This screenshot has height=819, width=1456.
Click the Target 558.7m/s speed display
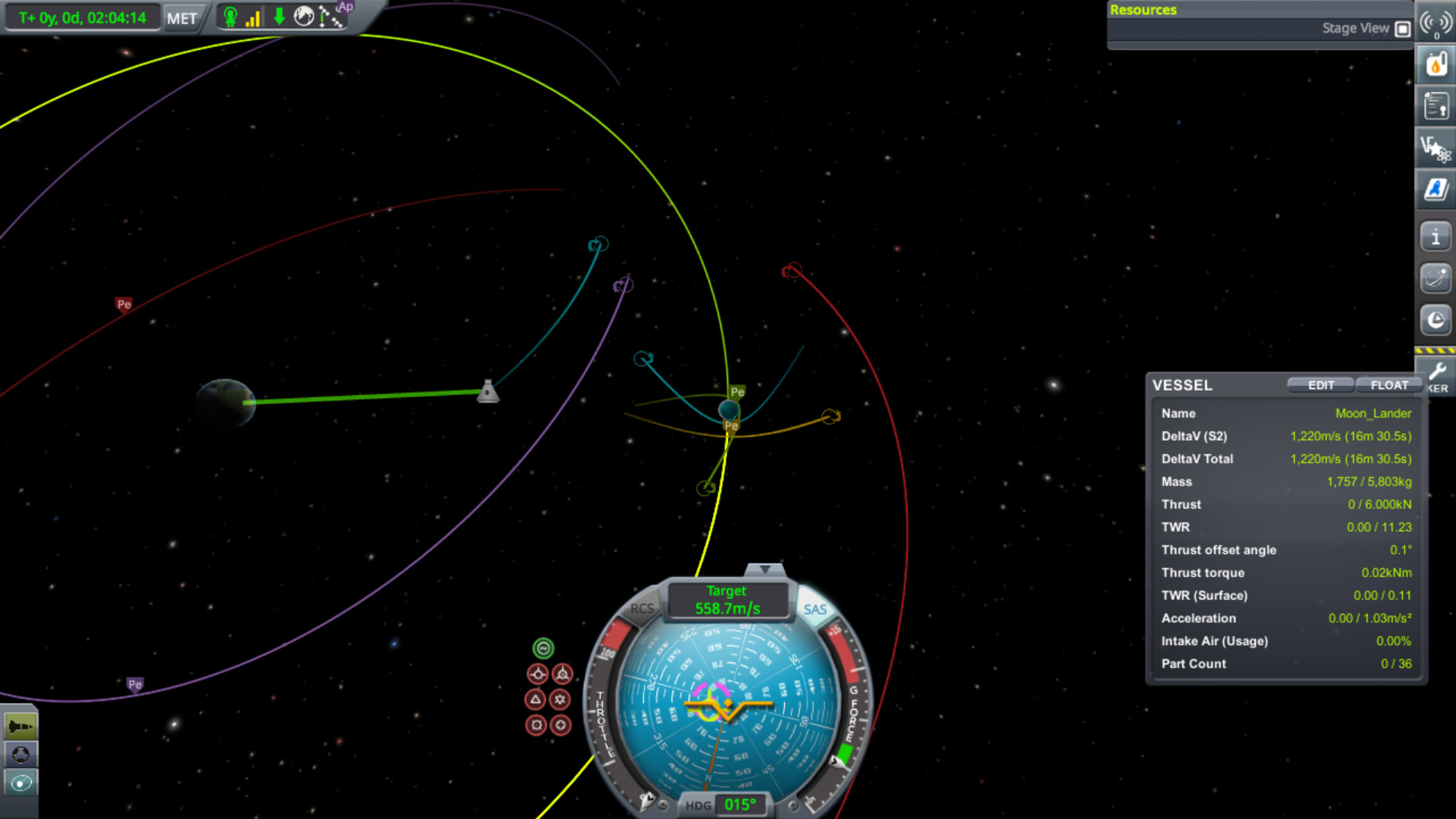(726, 600)
